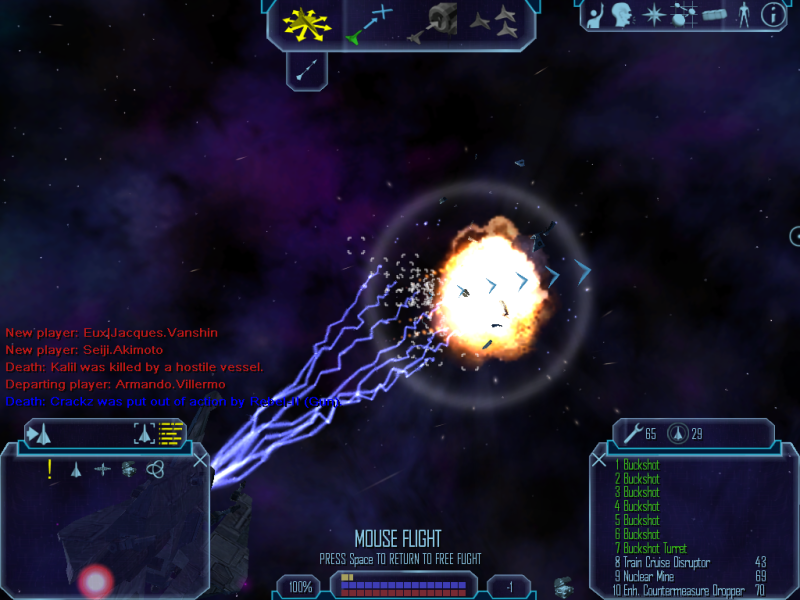
Task: Open the inventory crate icon
Action: 712,15
